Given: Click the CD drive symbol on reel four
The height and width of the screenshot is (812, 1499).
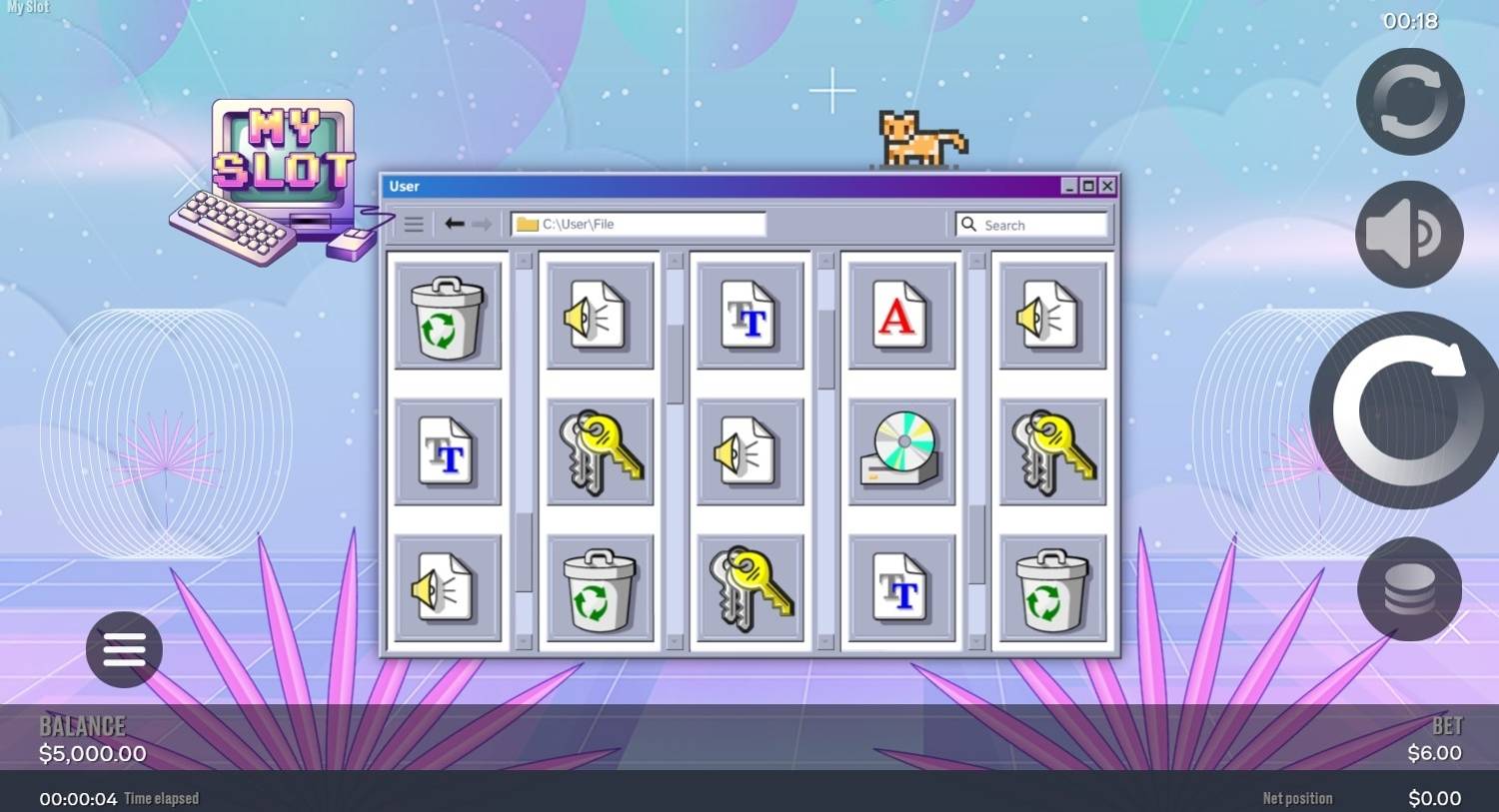Looking at the screenshot, I should click(x=899, y=450).
